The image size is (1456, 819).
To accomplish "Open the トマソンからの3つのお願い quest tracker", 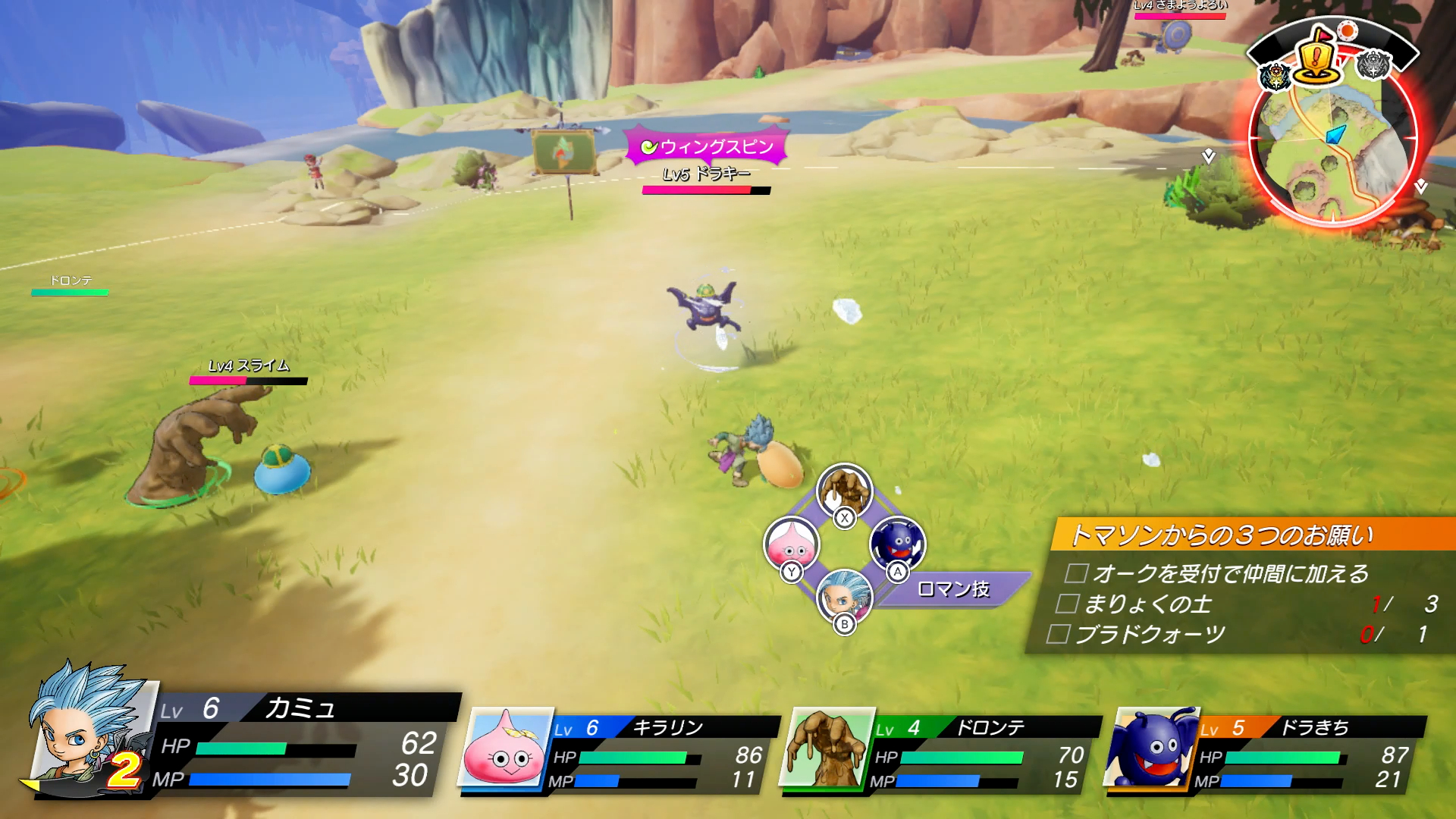I will tap(1221, 535).
